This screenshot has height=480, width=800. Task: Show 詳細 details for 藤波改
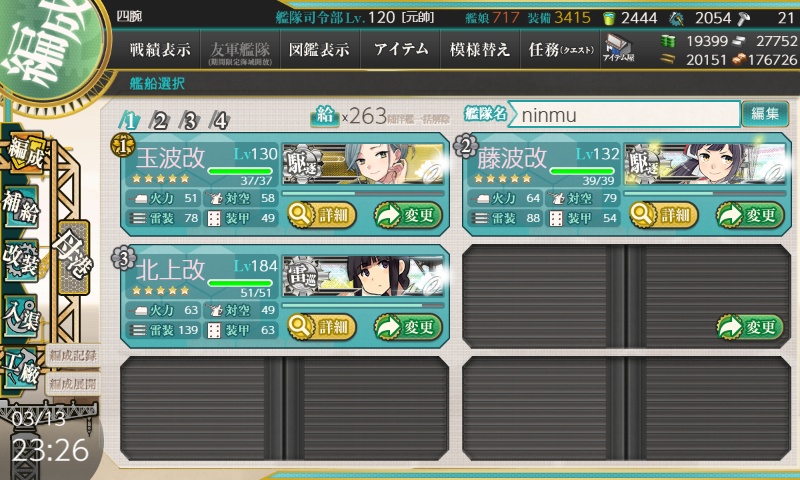click(661, 214)
